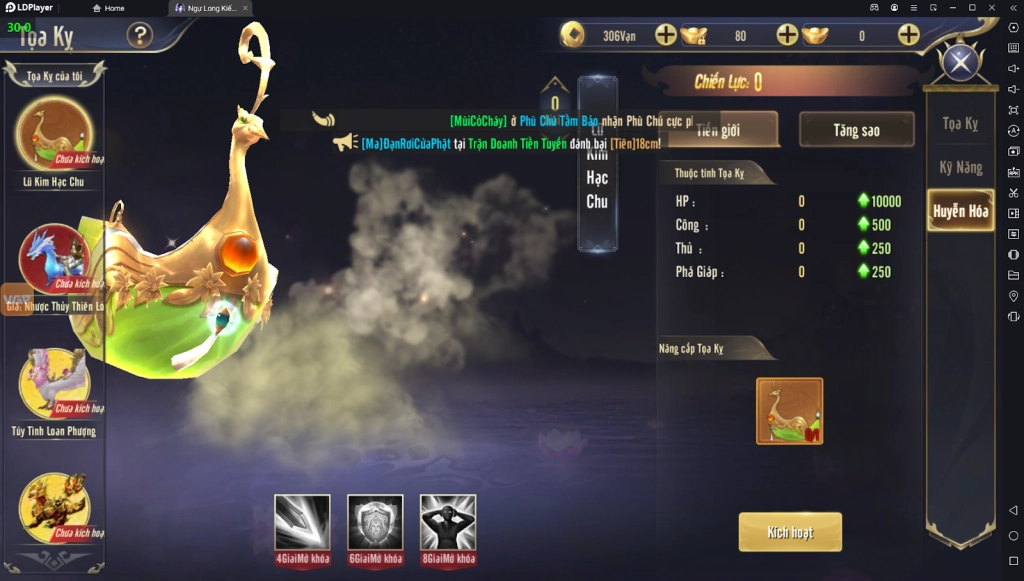Open the question mark help button
The width and height of the screenshot is (1024, 581).
click(x=140, y=36)
